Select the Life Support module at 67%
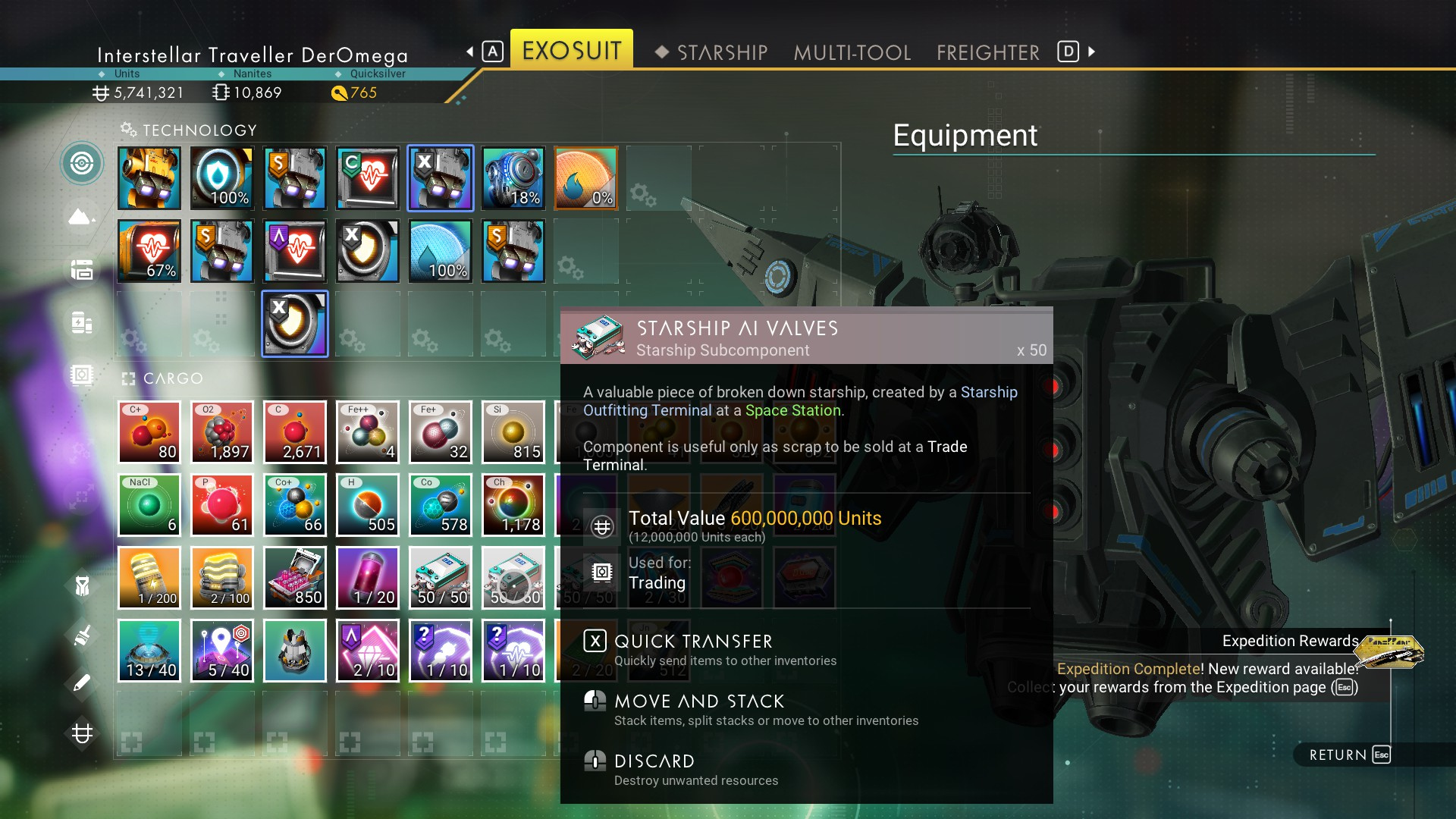This screenshot has height=819, width=1456. click(149, 251)
